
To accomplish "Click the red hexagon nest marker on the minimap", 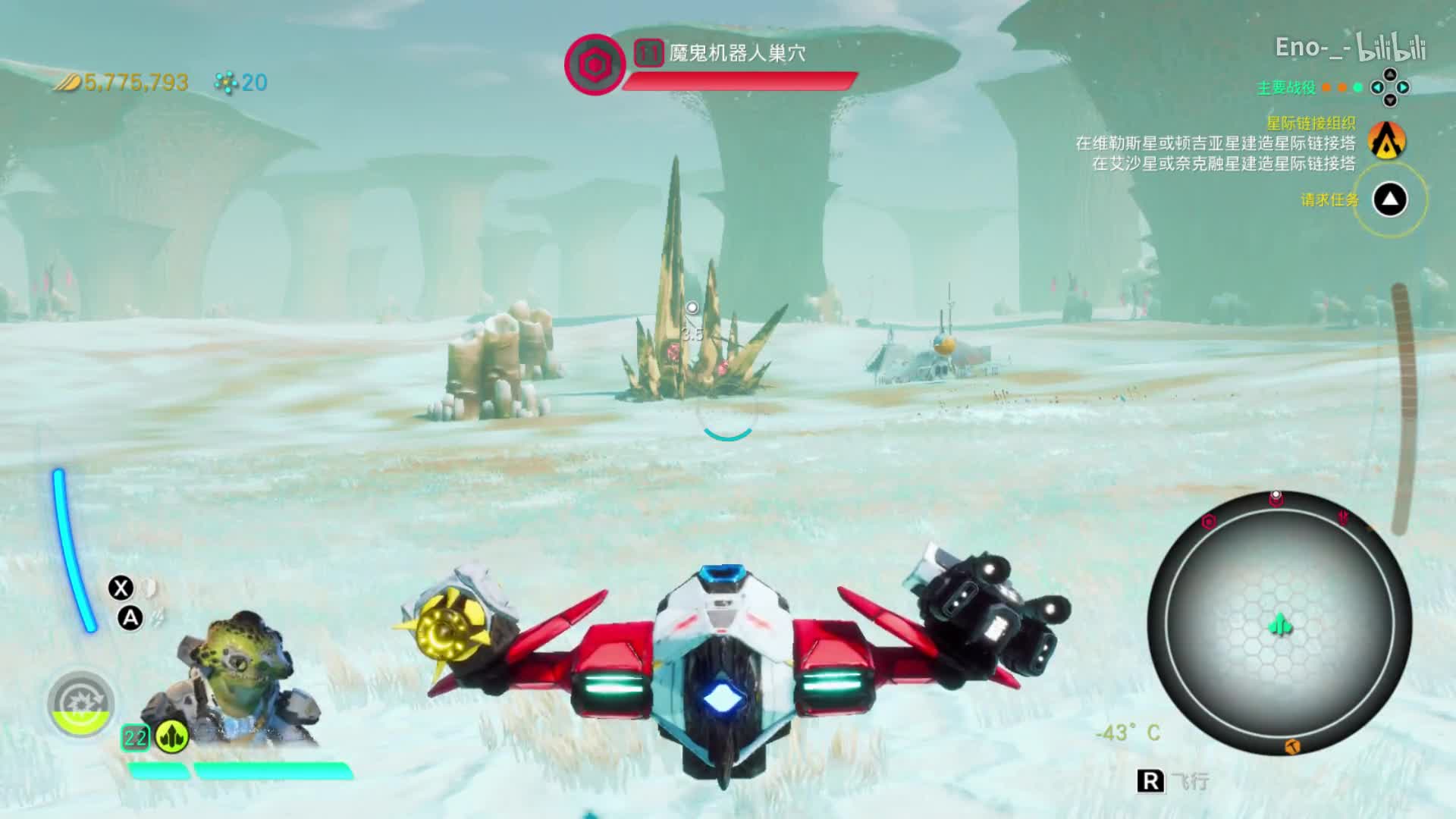I will click(1210, 522).
